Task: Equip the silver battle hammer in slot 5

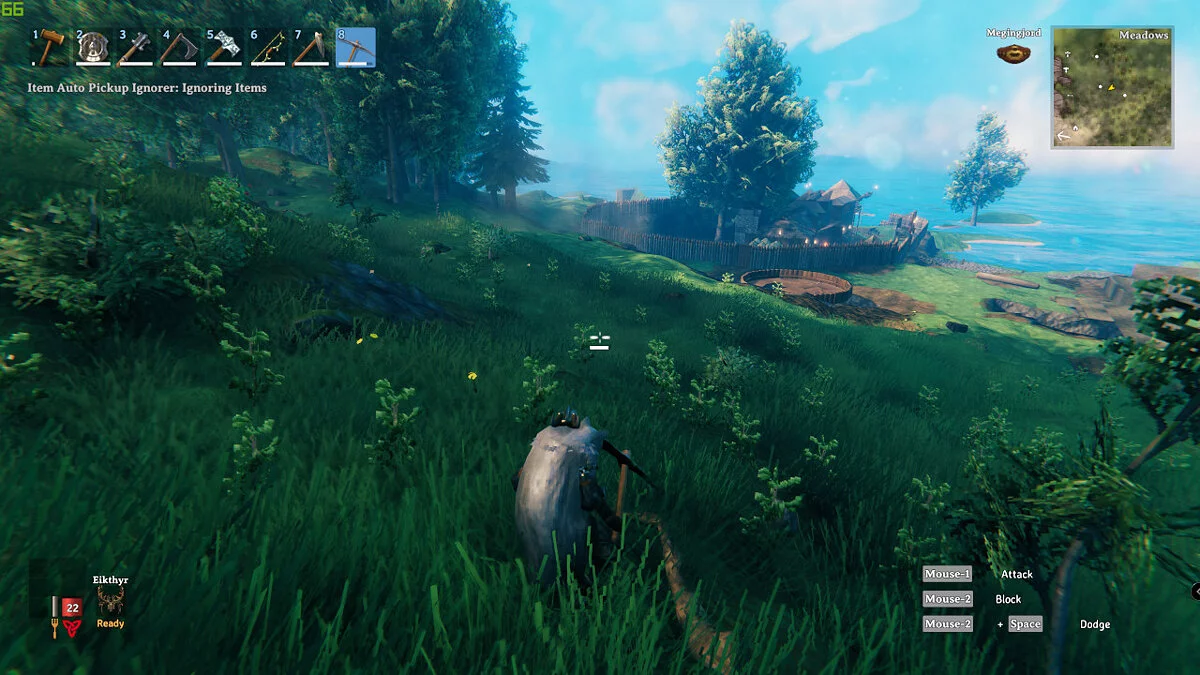Action: tap(224, 47)
